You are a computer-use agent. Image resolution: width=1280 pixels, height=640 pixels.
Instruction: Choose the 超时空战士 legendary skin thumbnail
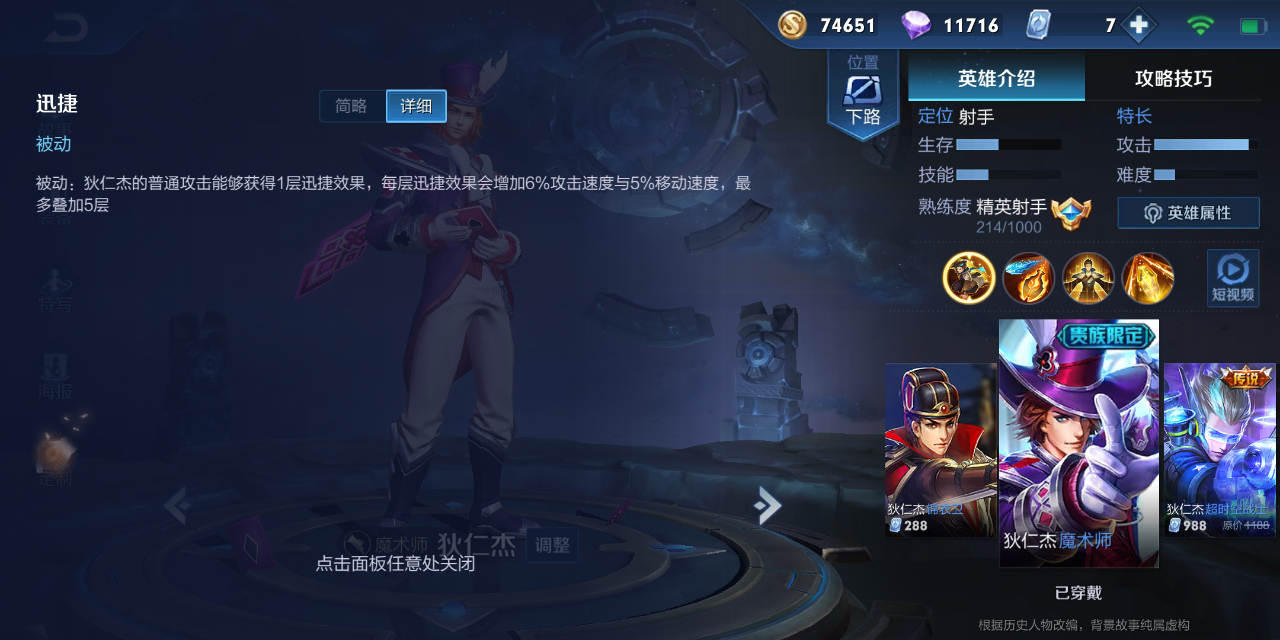click(1219, 450)
